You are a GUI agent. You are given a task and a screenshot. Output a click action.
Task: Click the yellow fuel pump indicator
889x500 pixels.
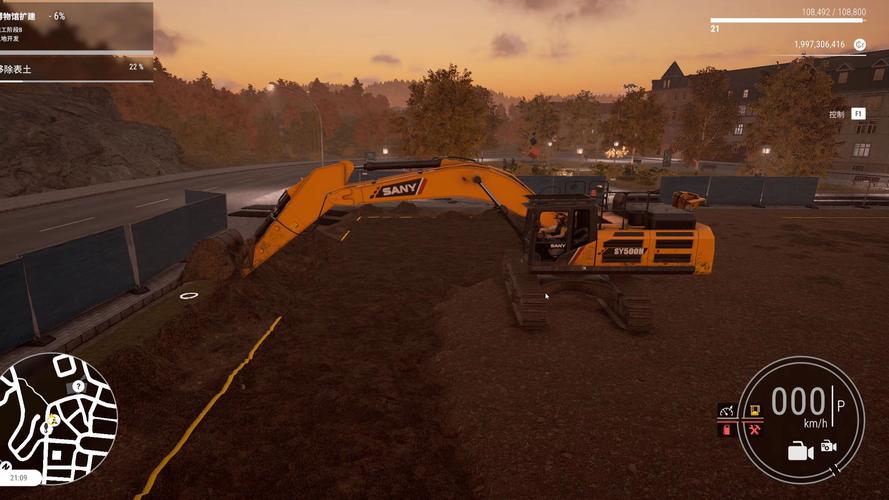(x=754, y=411)
